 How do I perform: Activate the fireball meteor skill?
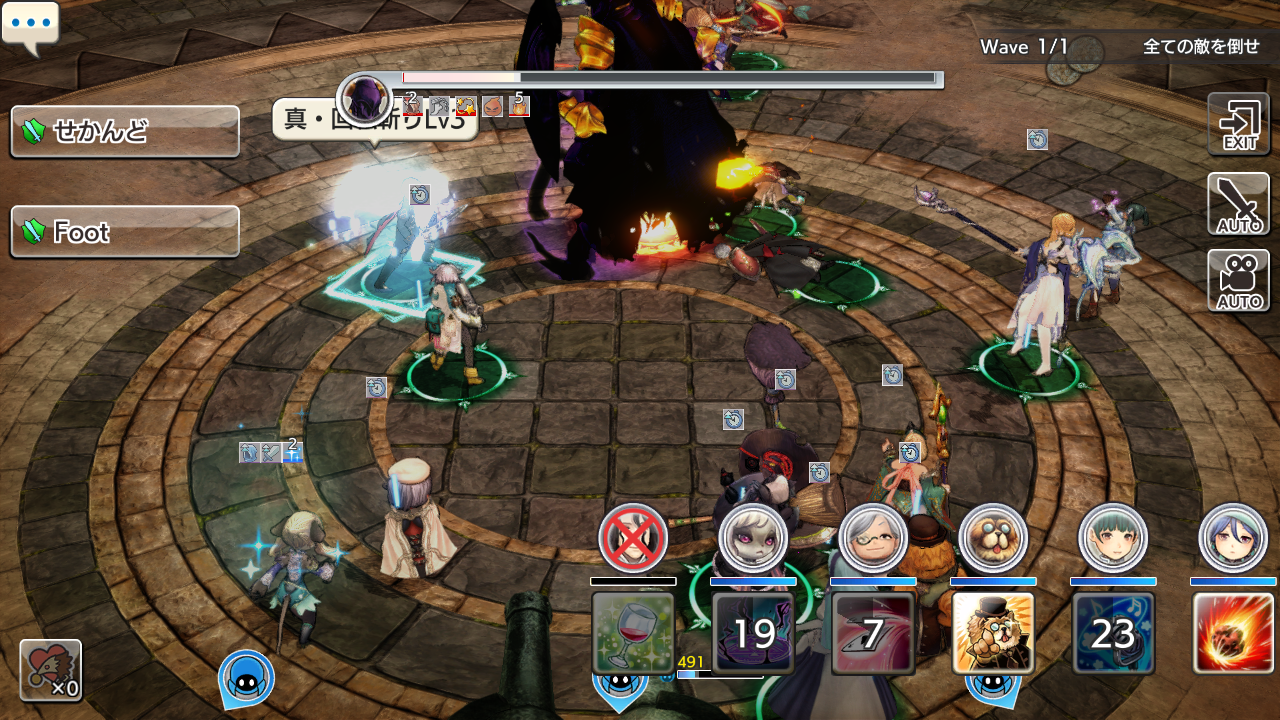tap(1233, 633)
